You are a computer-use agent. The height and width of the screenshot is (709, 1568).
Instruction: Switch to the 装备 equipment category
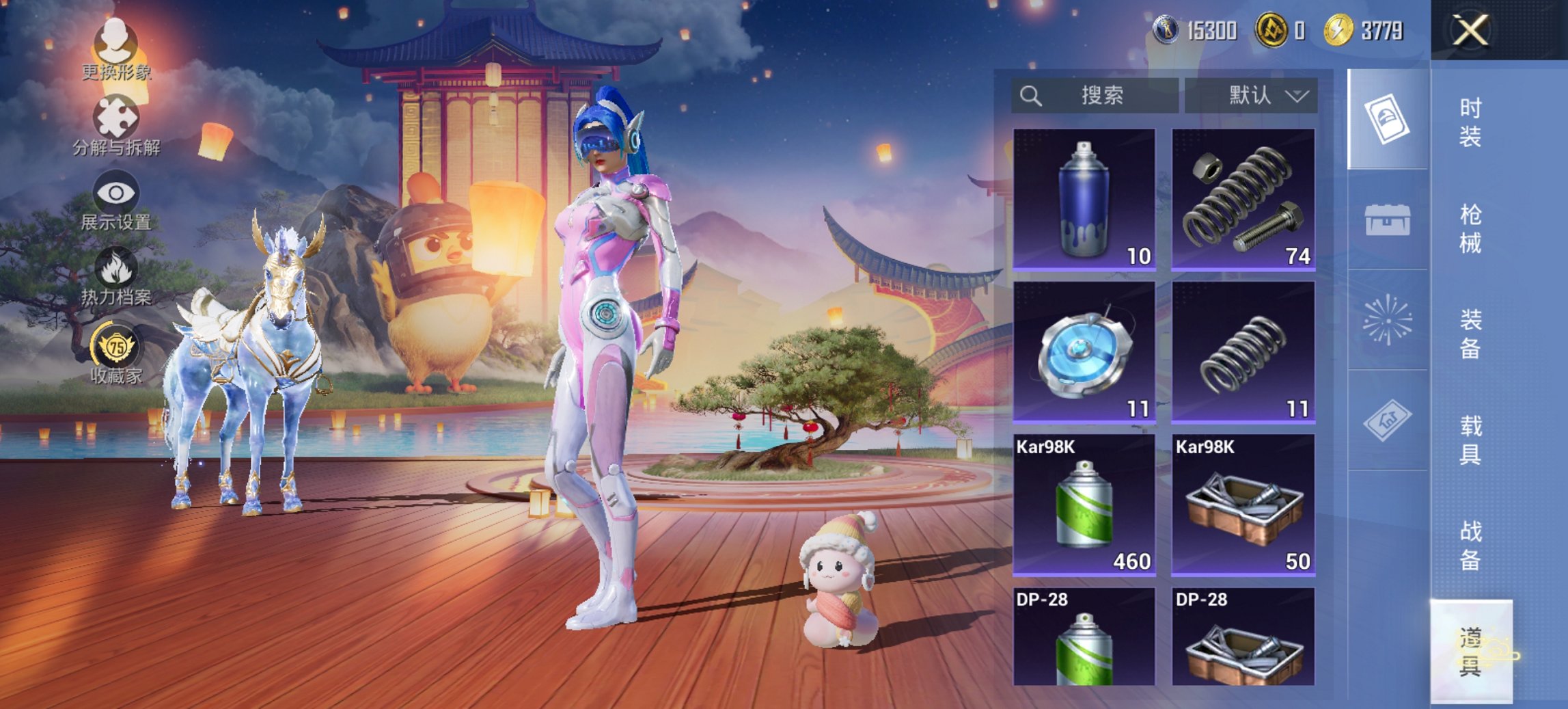[1470, 334]
